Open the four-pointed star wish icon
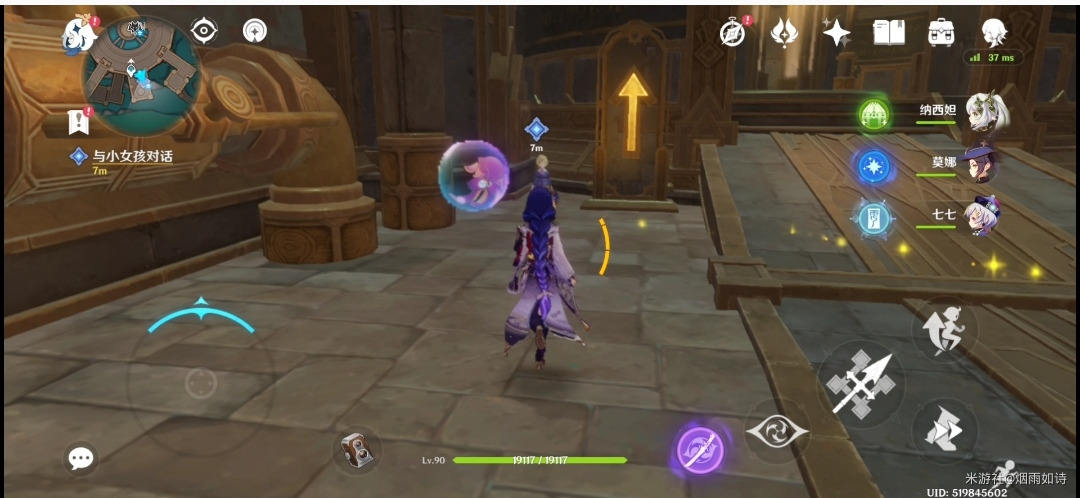The height and width of the screenshot is (498, 1080). pos(836,33)
